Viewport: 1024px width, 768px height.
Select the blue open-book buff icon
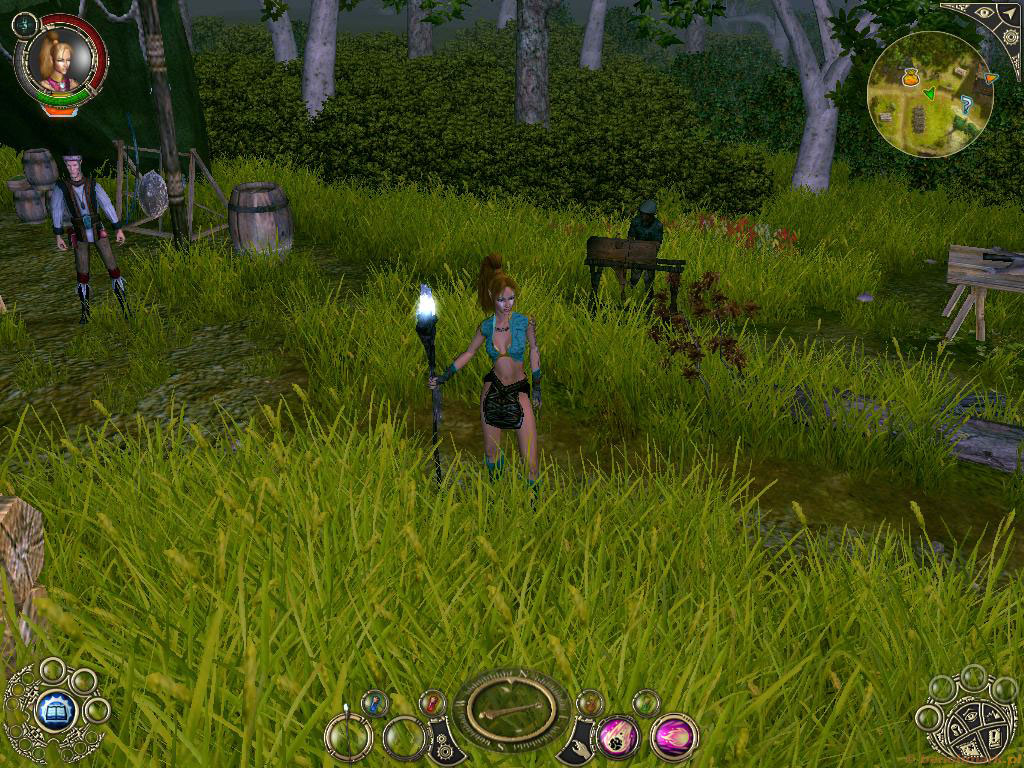click(x=56, y=711)
